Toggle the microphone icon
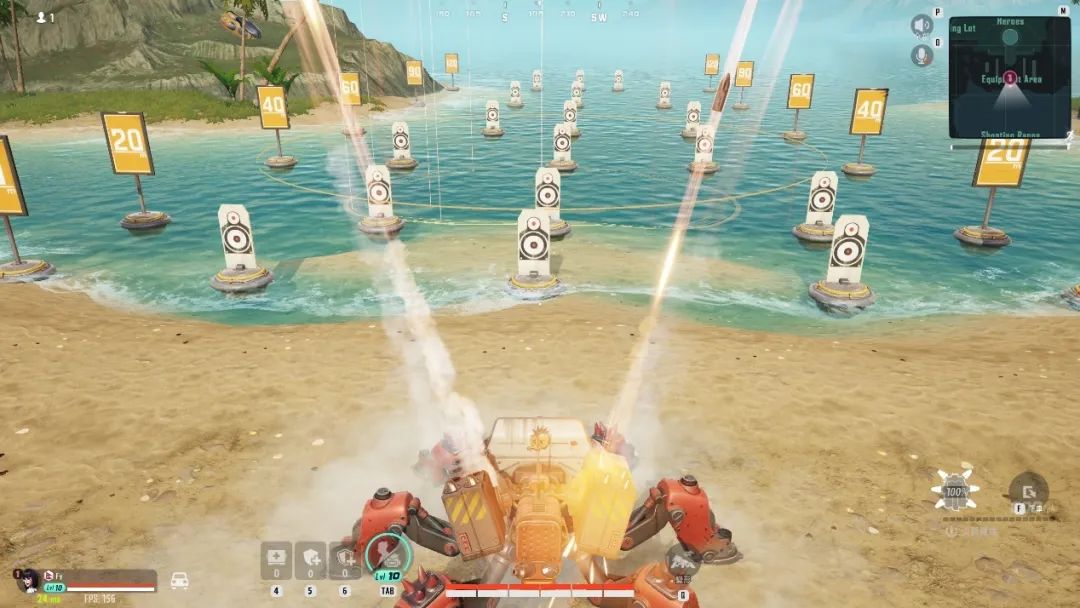Image resolution: width=1080 pixels, height=608 pixels. pos(921,56)
